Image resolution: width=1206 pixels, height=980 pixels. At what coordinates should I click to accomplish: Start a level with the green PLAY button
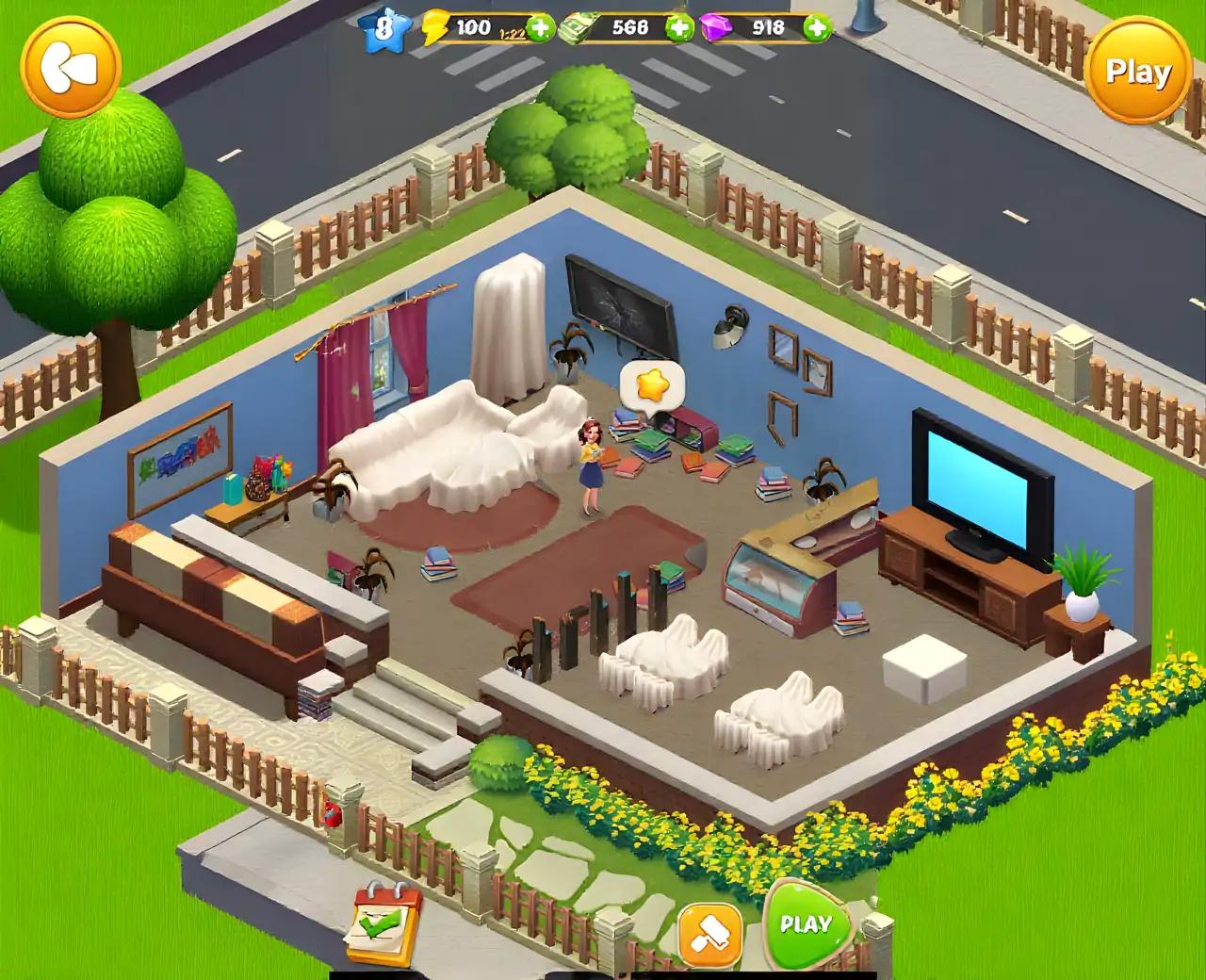coord(806,925)
